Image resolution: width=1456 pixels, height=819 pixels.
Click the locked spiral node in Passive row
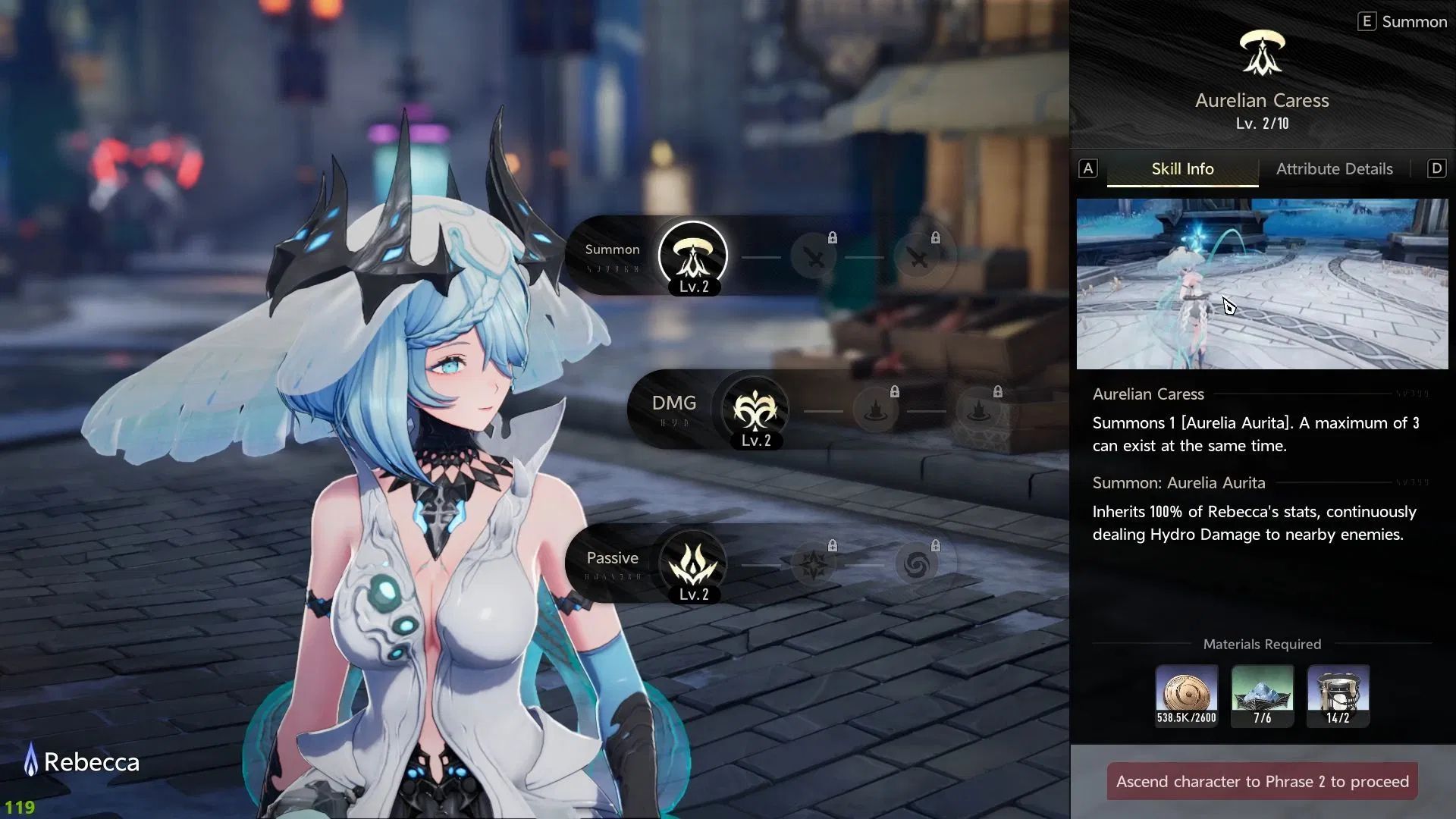920,565
